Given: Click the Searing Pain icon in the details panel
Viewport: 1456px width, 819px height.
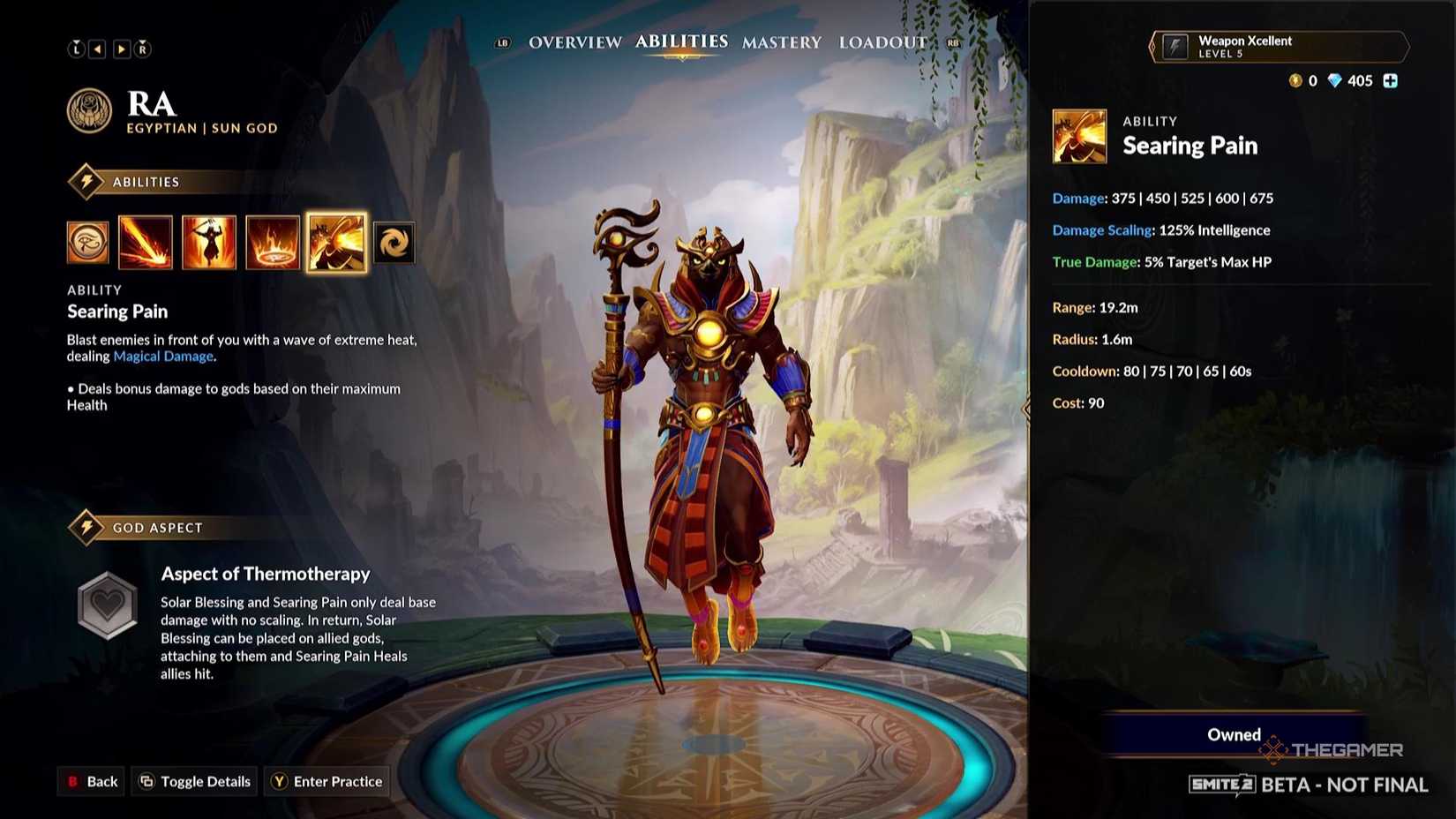Looking at the screenshot, I should coord(1078,136).
